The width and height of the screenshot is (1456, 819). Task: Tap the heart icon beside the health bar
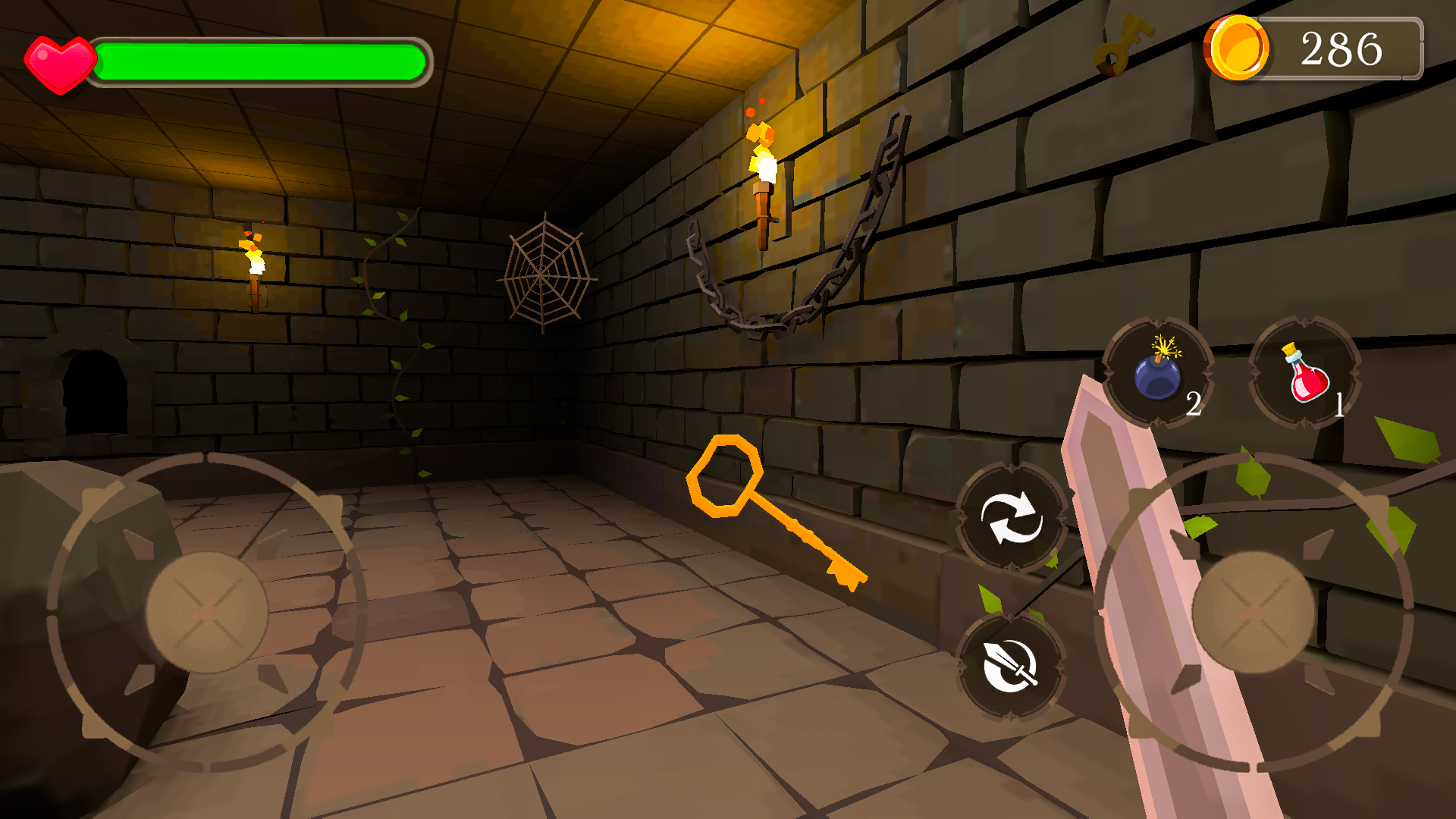coord(62,61)
